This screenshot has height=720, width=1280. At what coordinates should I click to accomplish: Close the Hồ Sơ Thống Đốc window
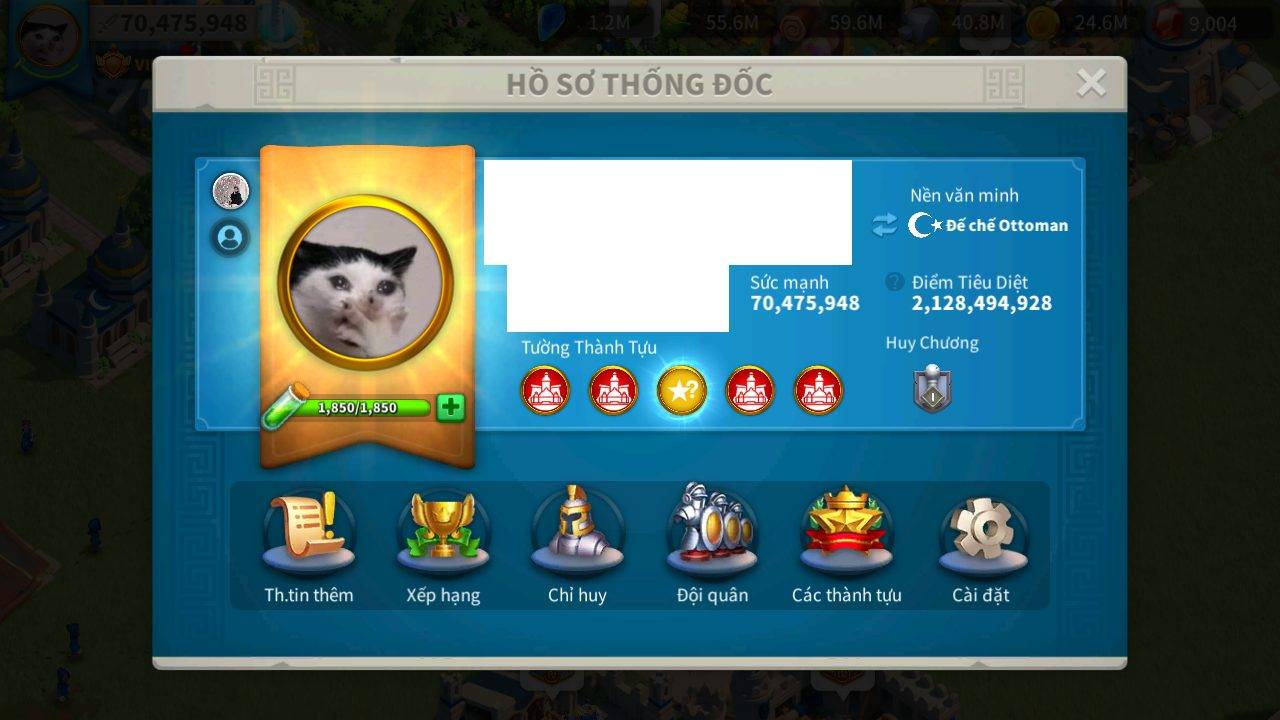tap(1091, 83)
